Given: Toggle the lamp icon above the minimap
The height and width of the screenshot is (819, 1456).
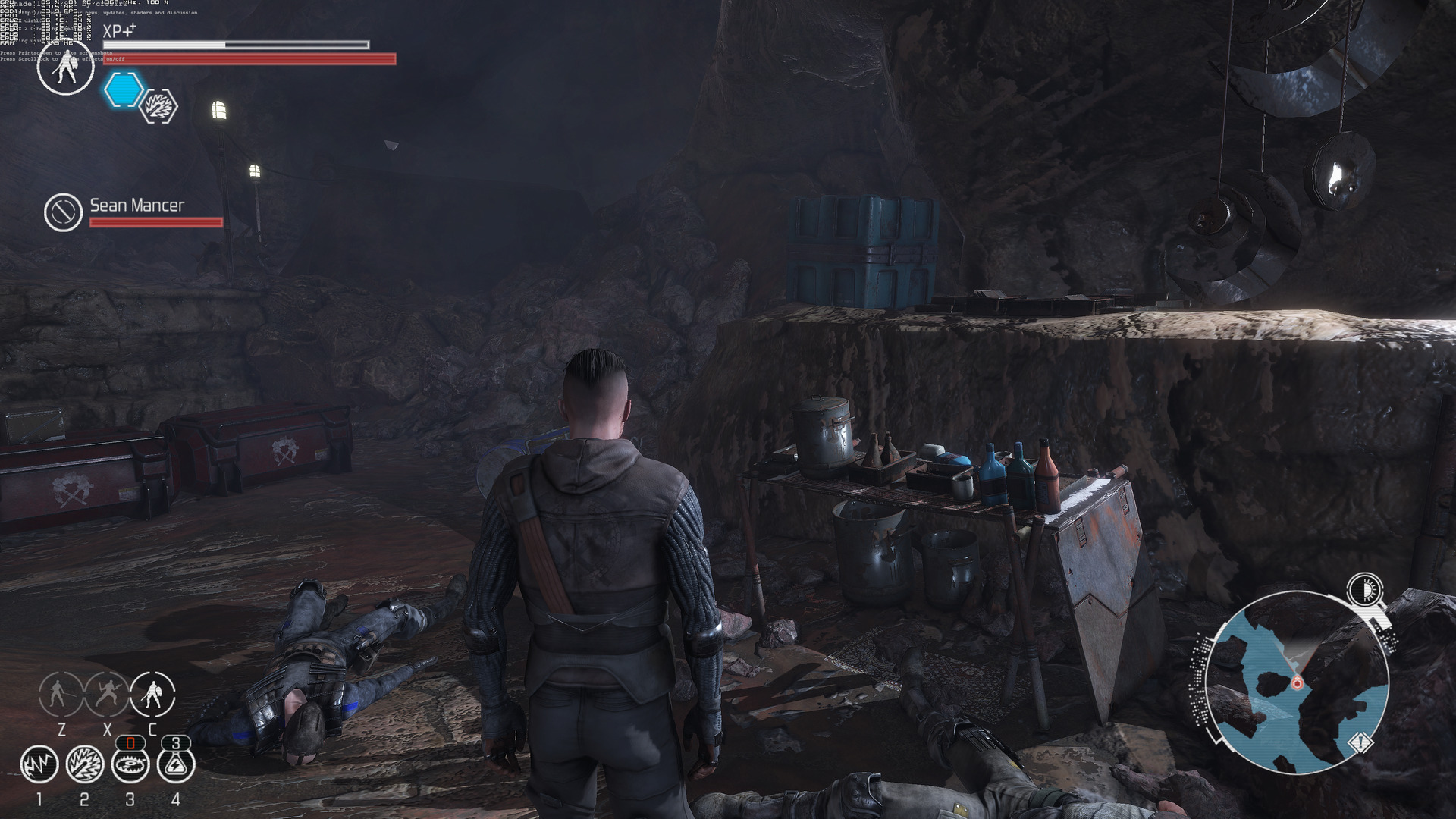Looking at the screenshot, I should coord(1365,589).
